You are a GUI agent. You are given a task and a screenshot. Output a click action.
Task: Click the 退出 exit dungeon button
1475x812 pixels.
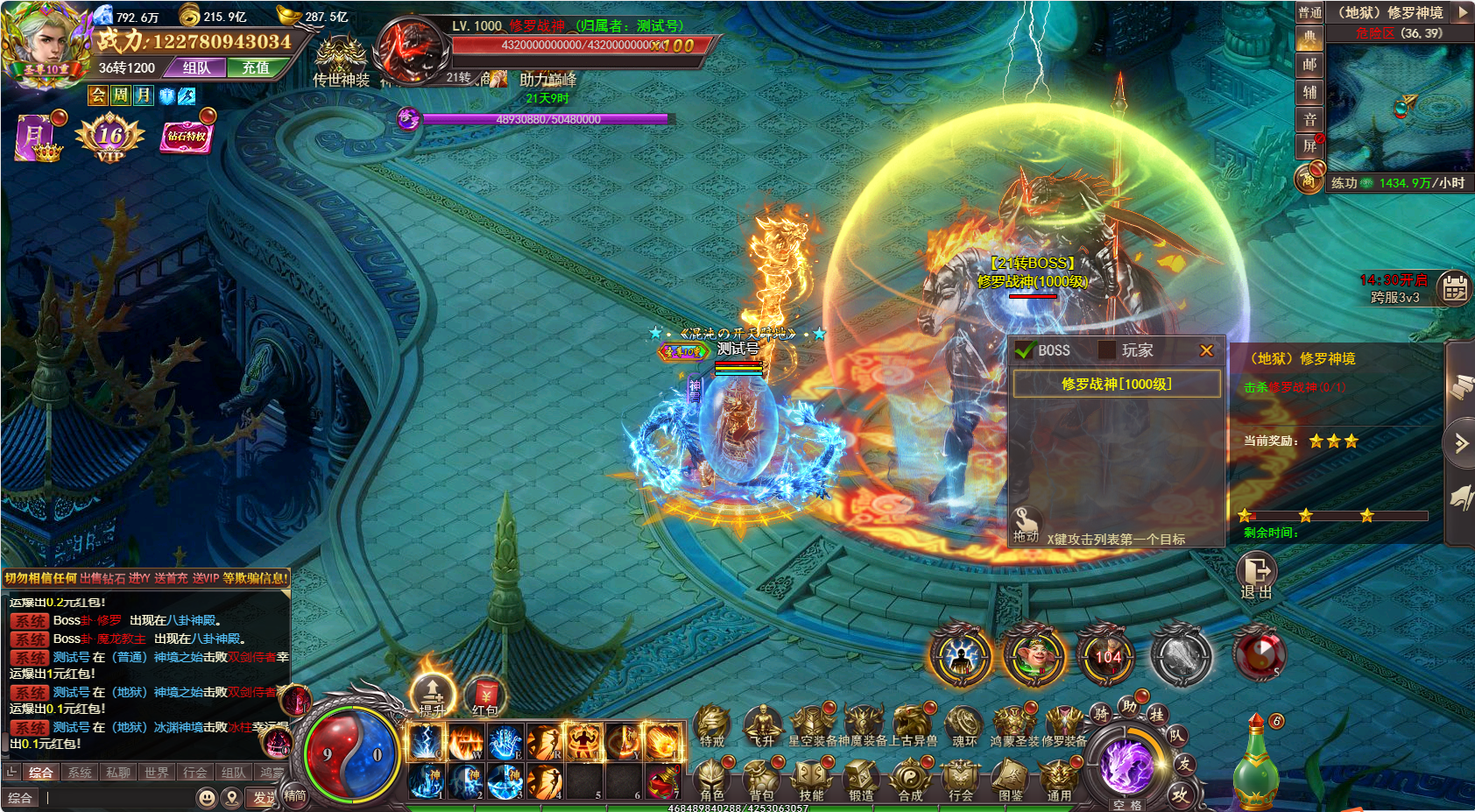click(1257, 575)
